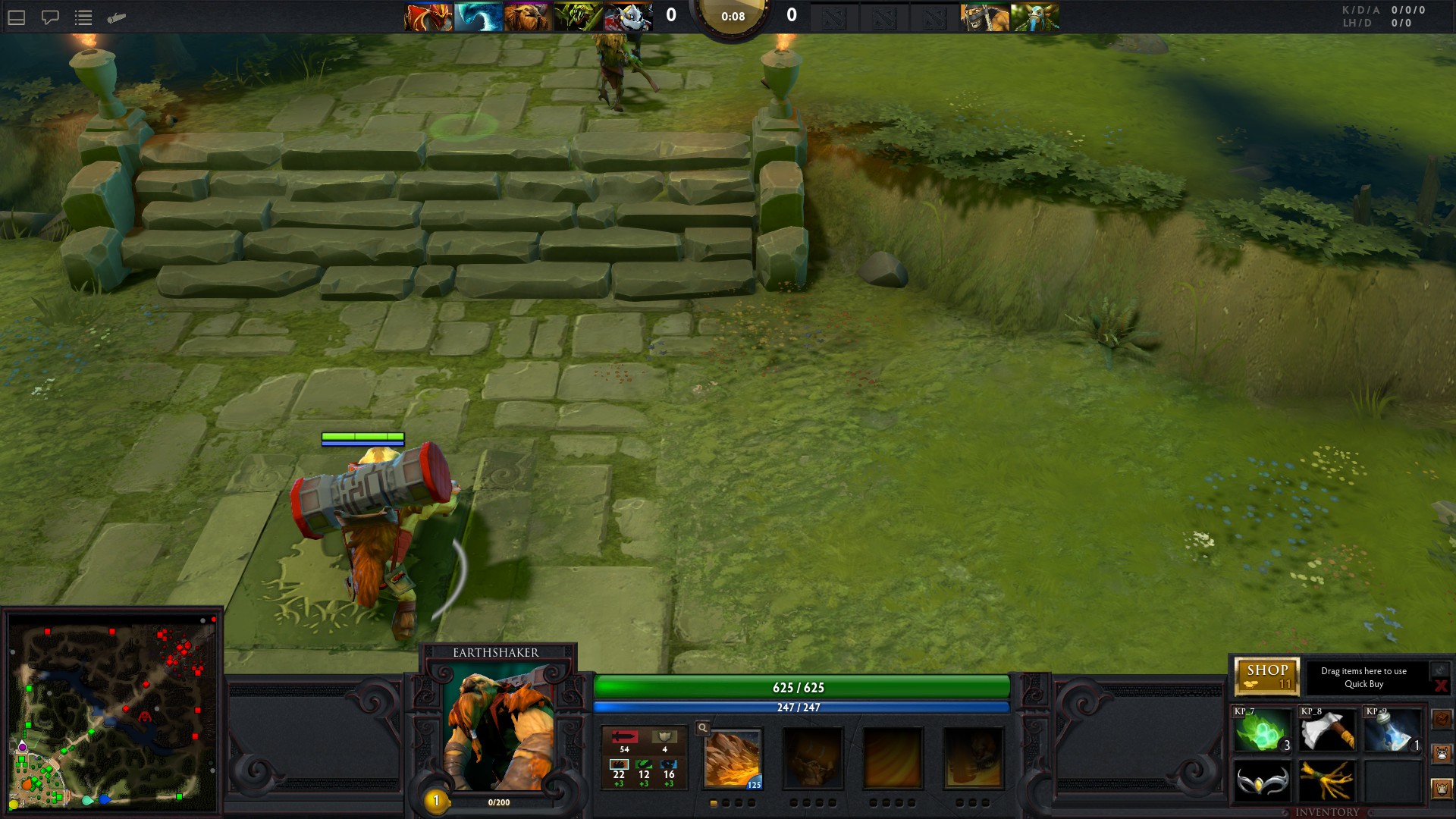Click the magnifying glass above Fissure

(x=703, y=728)
